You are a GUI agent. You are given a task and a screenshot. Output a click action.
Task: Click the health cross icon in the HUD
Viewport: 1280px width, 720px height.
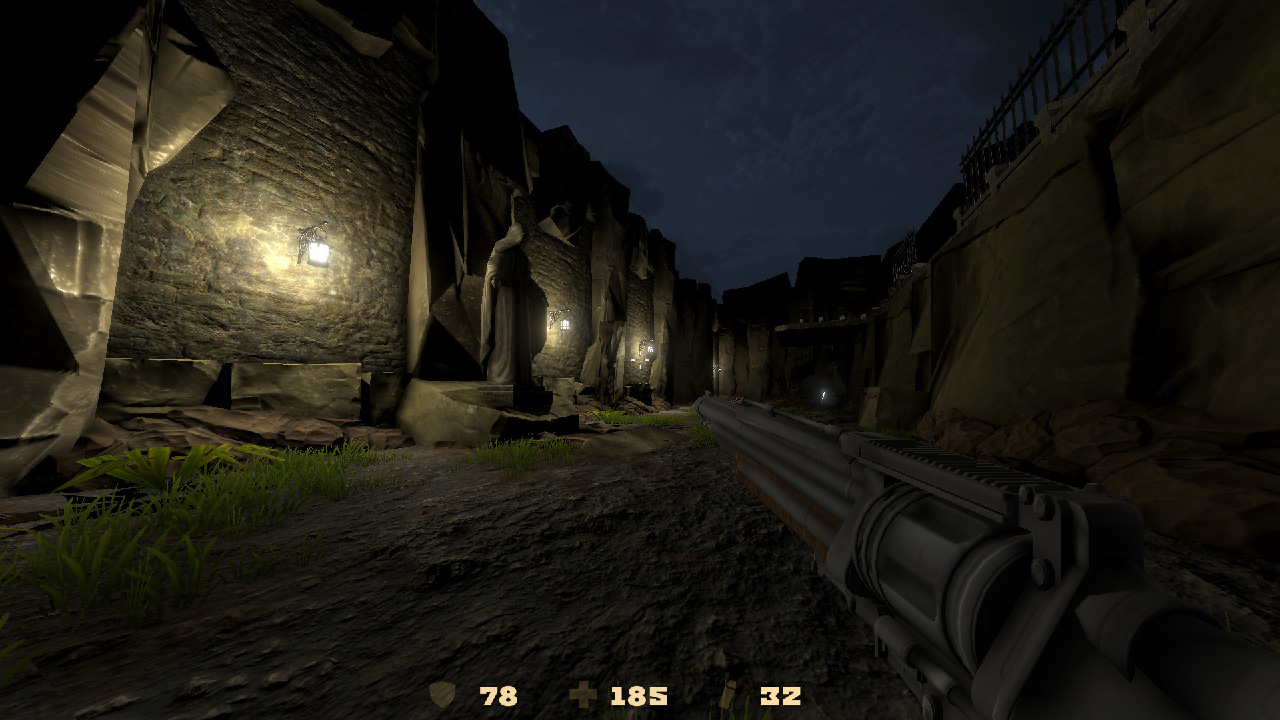click(x=585, y=692)
